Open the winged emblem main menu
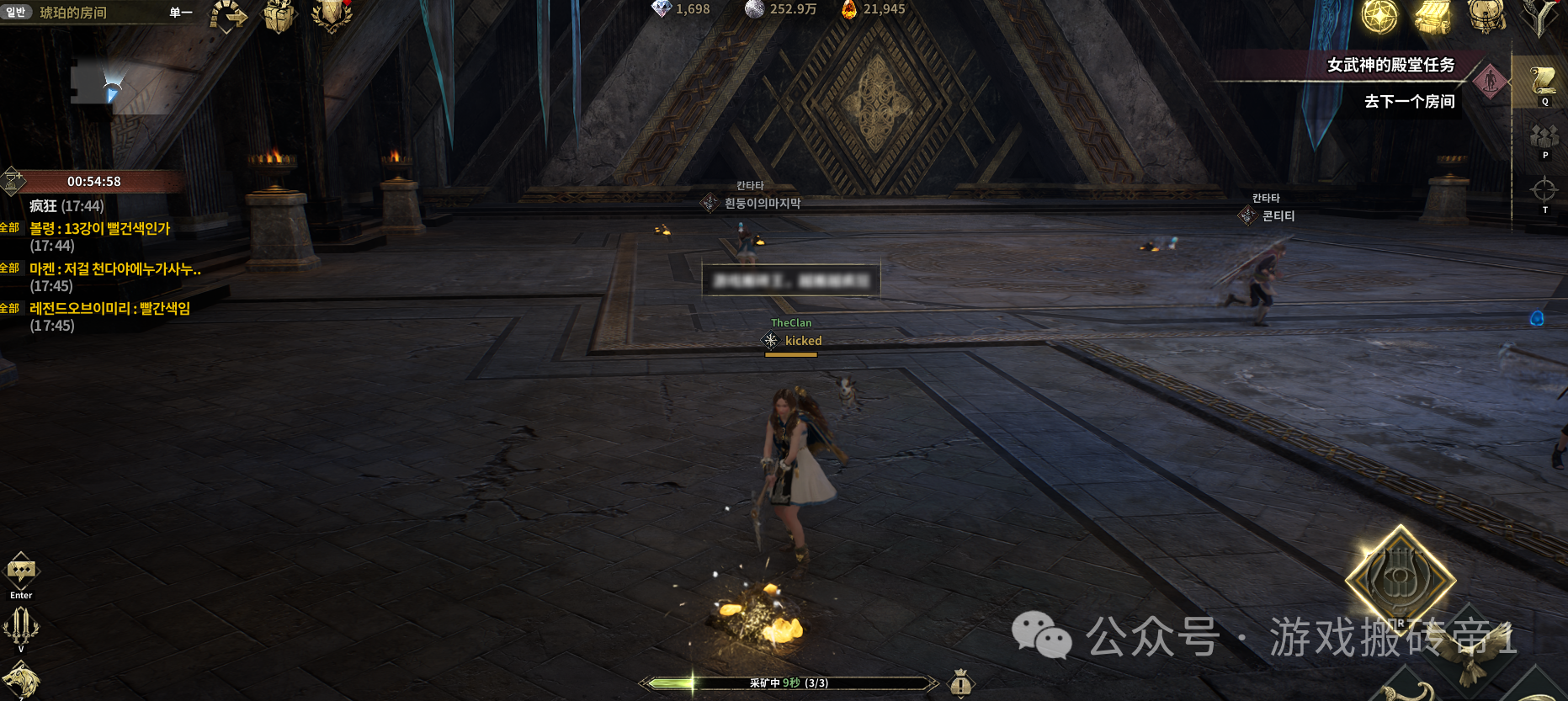This screenshot has height=701, width=1568. 1542,16
